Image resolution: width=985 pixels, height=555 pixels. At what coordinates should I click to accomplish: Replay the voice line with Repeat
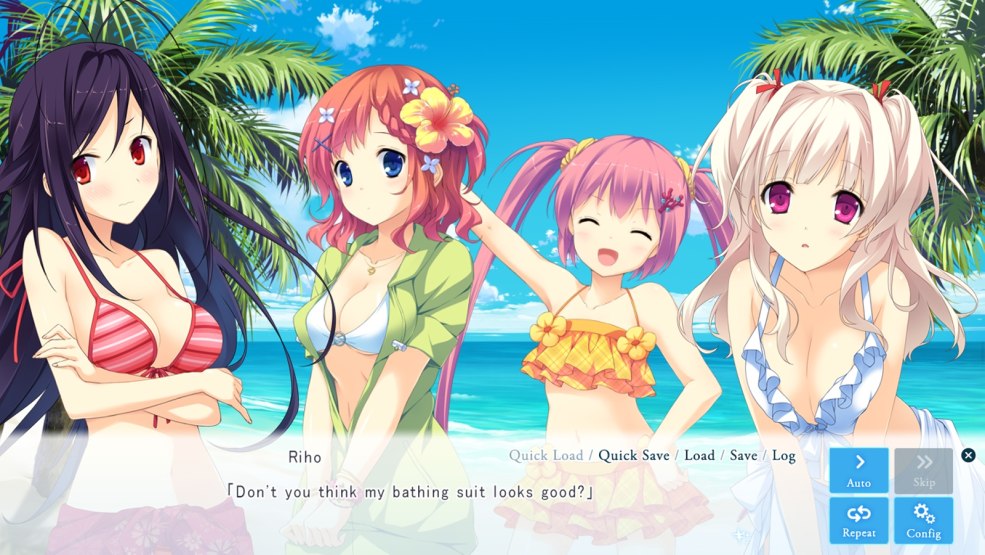(858, 520)
